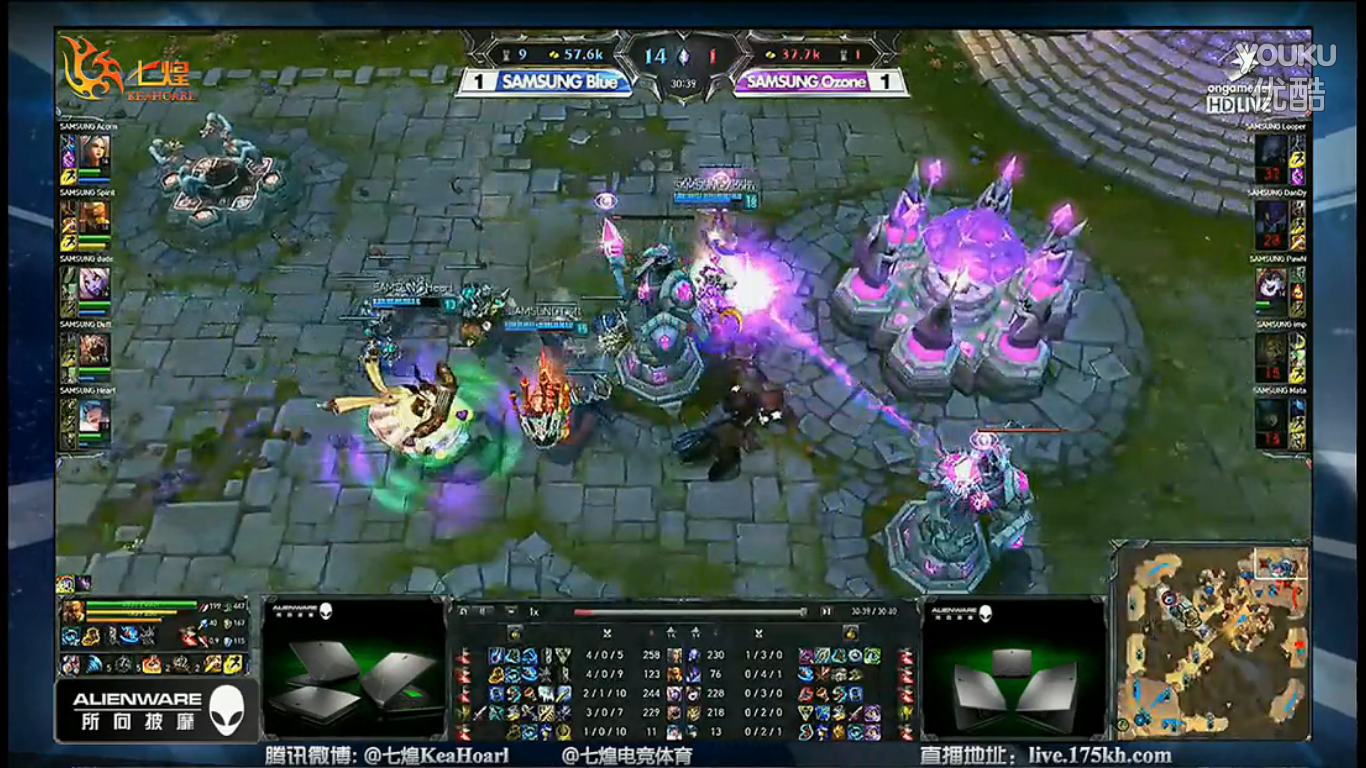Select SAMSUNG Heart's champion portrait
The width and height of the screenshot is (1366, 768).
[95, 415]
